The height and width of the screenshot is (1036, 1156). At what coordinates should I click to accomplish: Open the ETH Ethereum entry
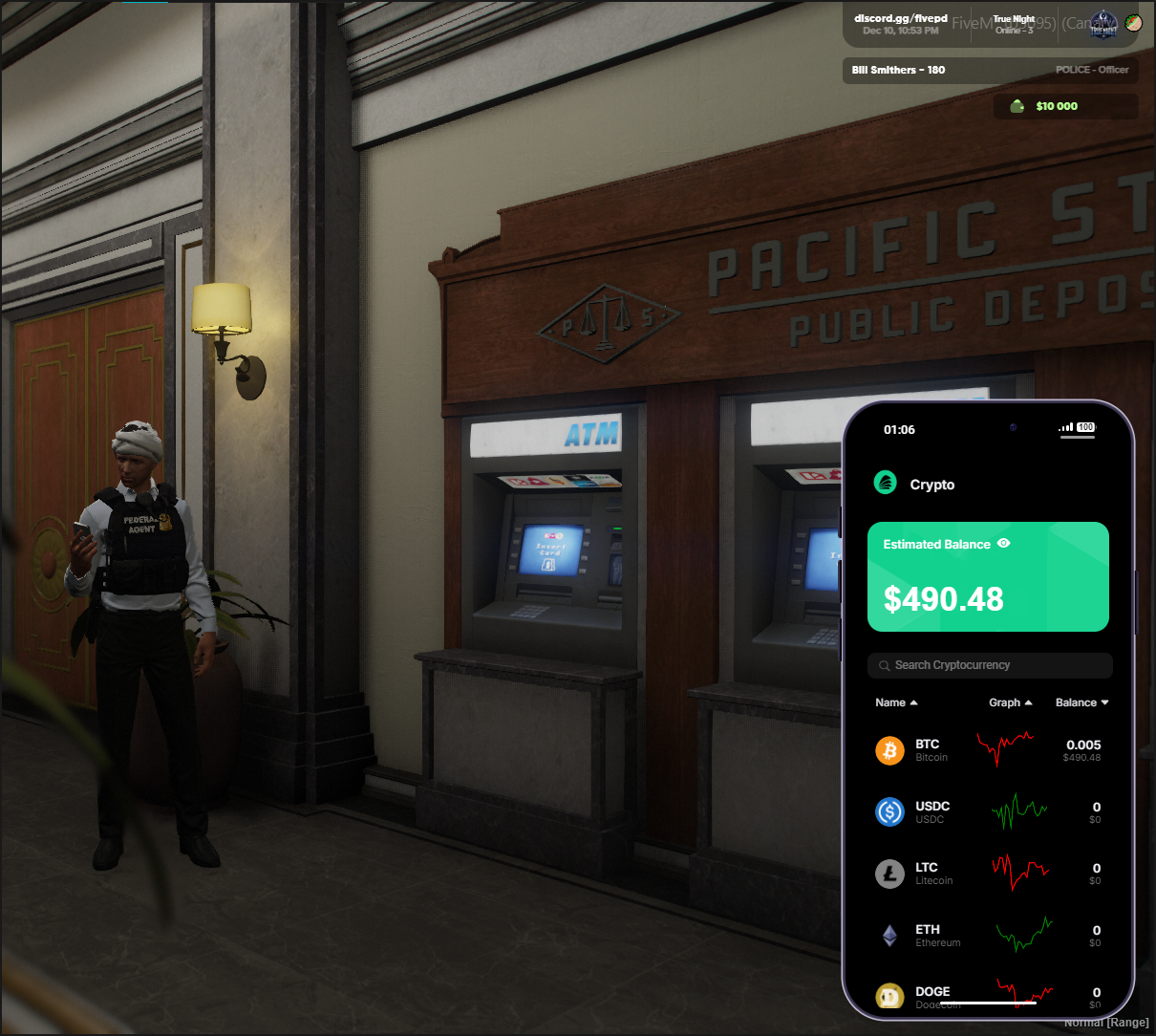coord(988,936)
